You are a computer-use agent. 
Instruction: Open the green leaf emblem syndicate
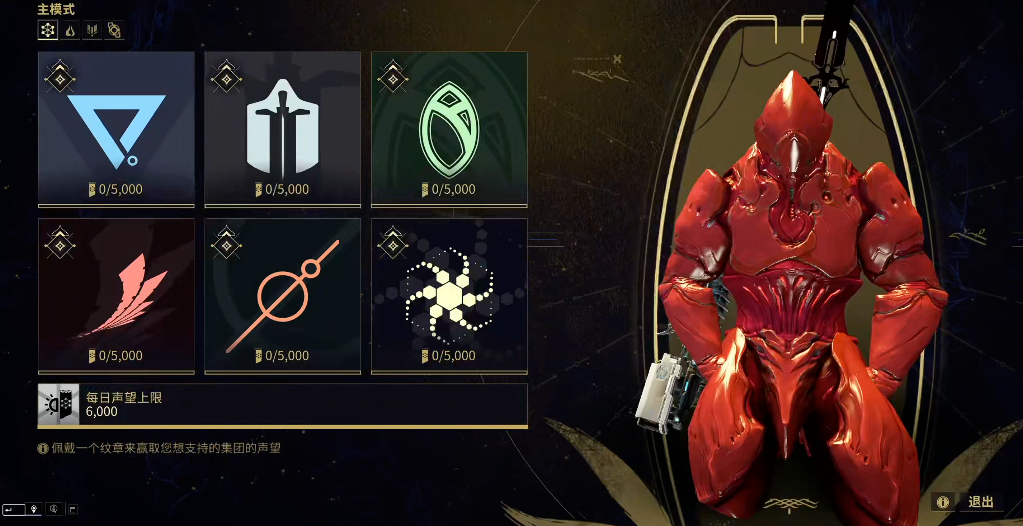tap(449, 129)
